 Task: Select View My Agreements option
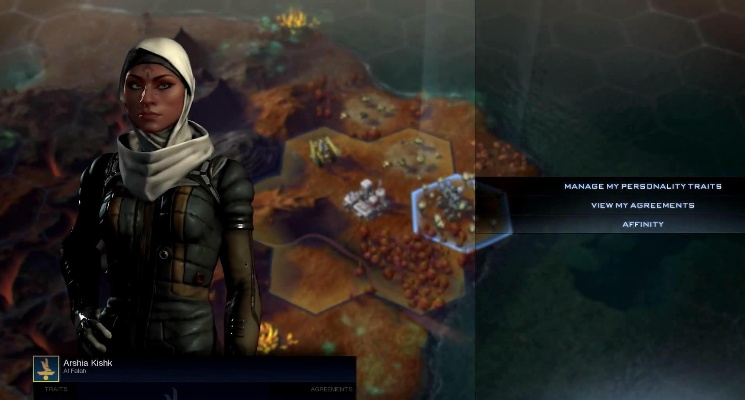point(642,205)
